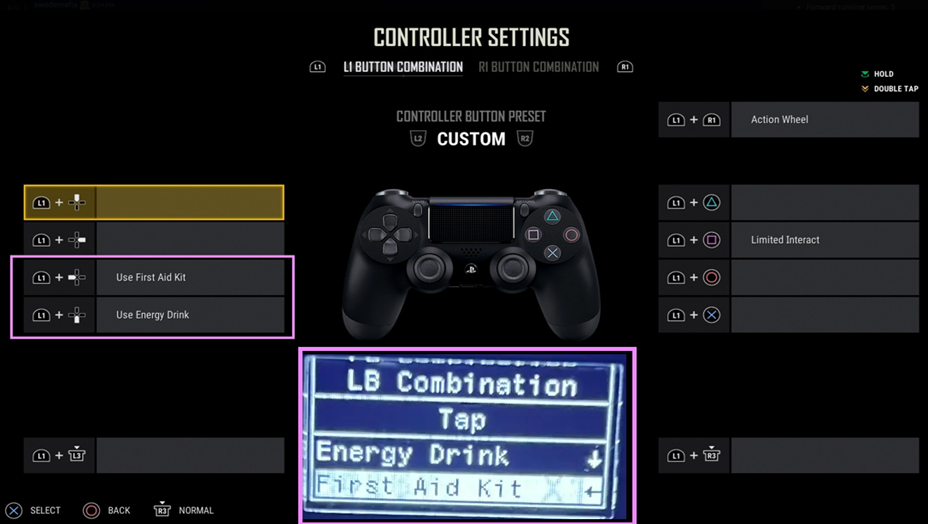Select the empty L1 plus Triangle binding

tap(824, 203)
